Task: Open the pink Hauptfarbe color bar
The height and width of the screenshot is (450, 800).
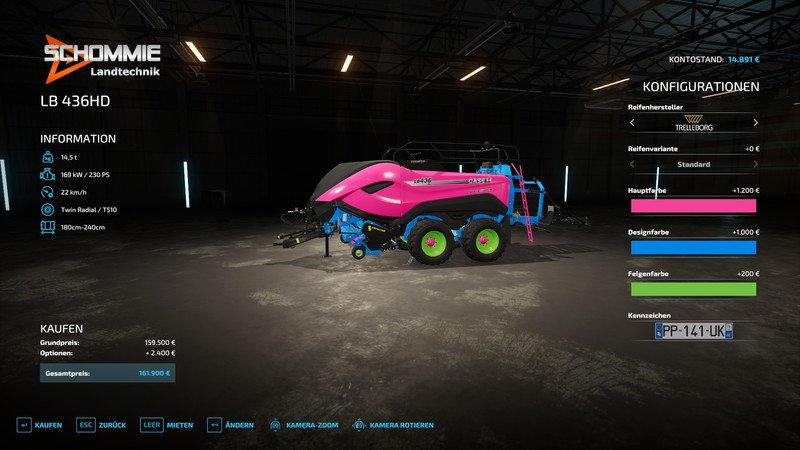Action: [x=693, y=206]
